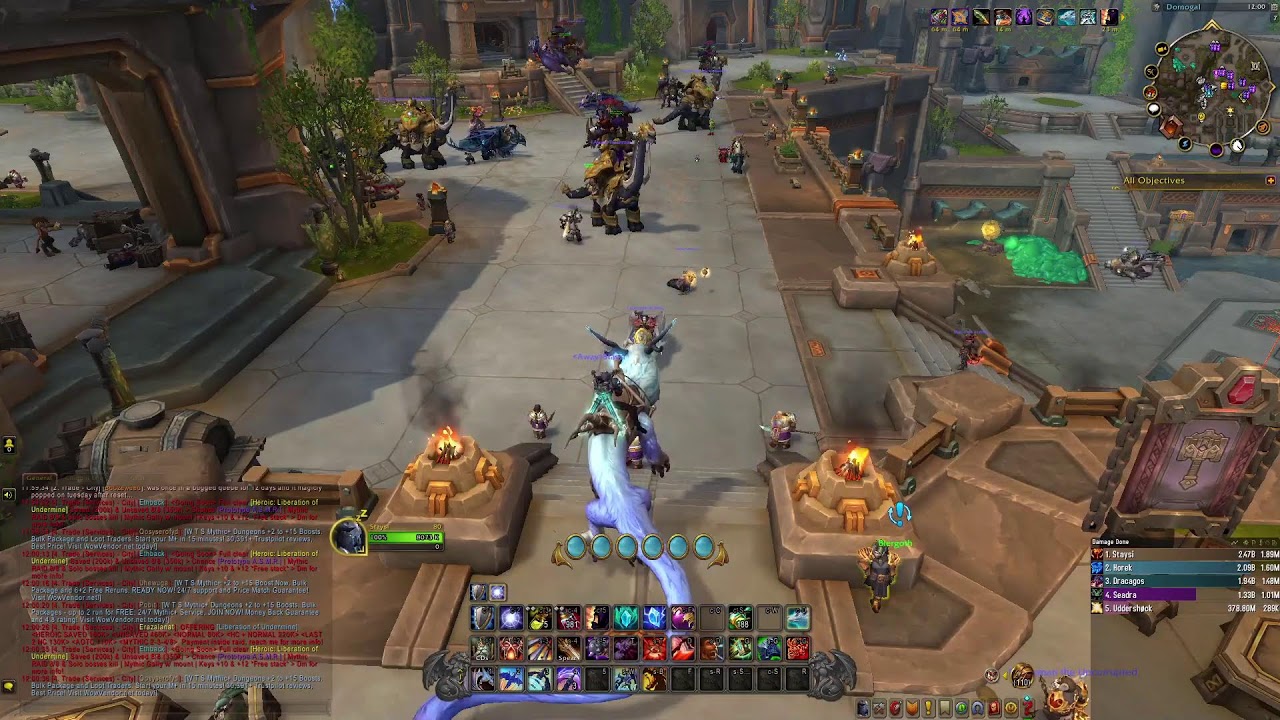
Task: Open the red question-mark help button
Action: (1027, 708)
